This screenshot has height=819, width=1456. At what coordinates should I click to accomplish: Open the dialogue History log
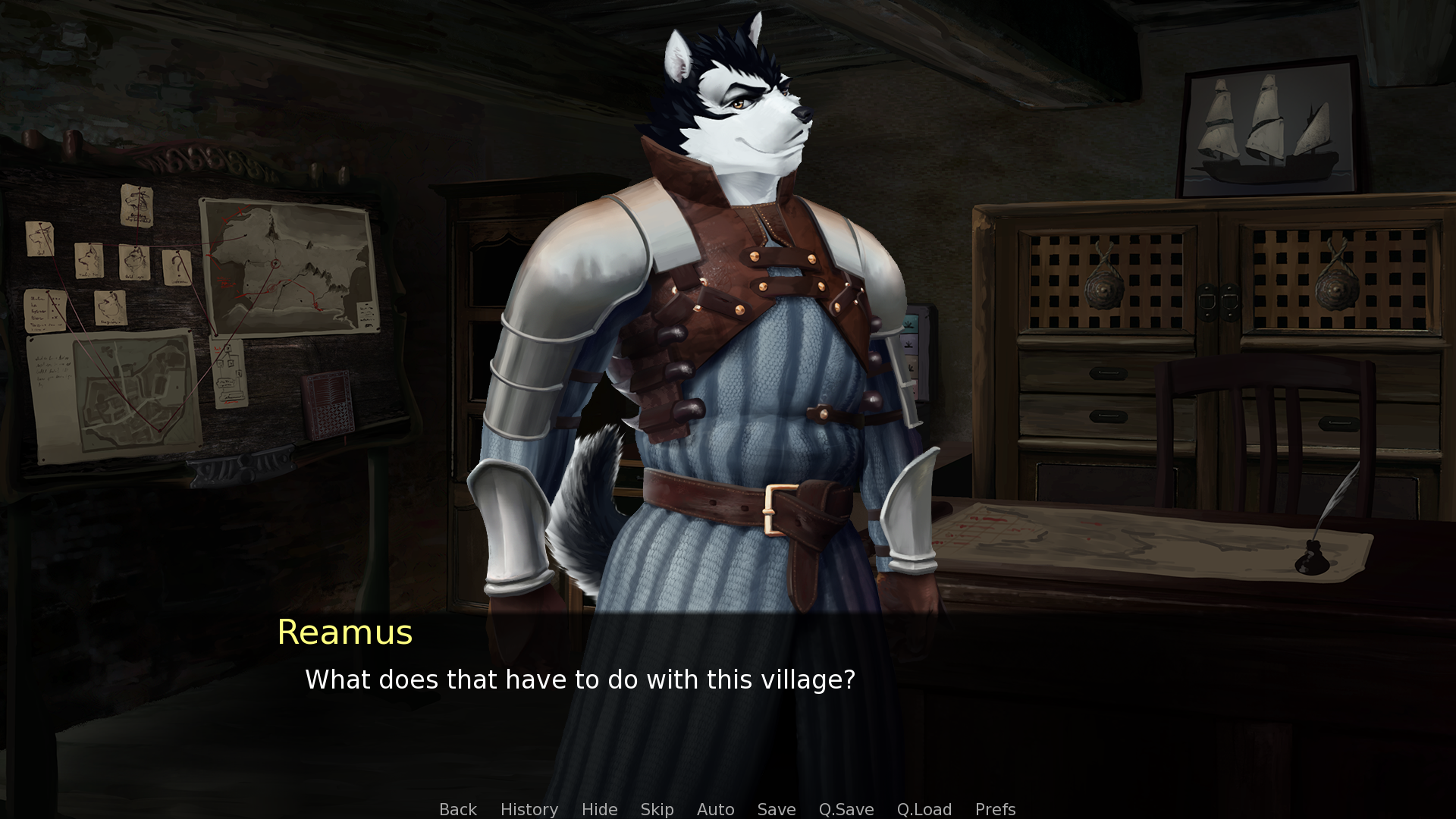(x=529, y=809)
